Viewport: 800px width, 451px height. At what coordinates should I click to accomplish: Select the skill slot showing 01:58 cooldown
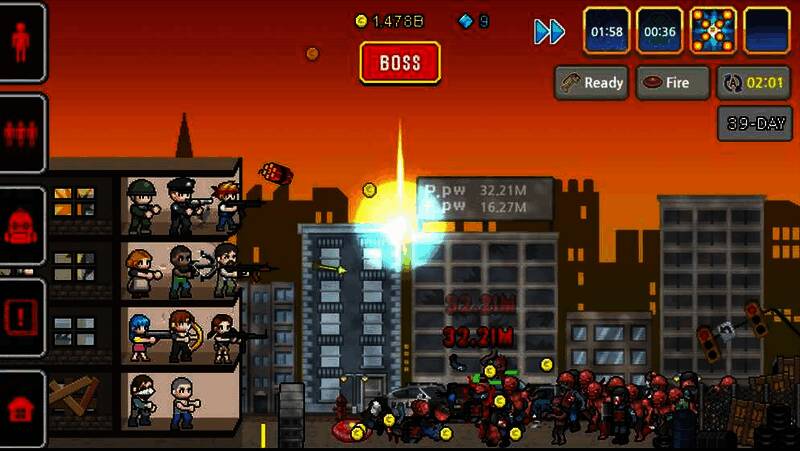point(607,31)
